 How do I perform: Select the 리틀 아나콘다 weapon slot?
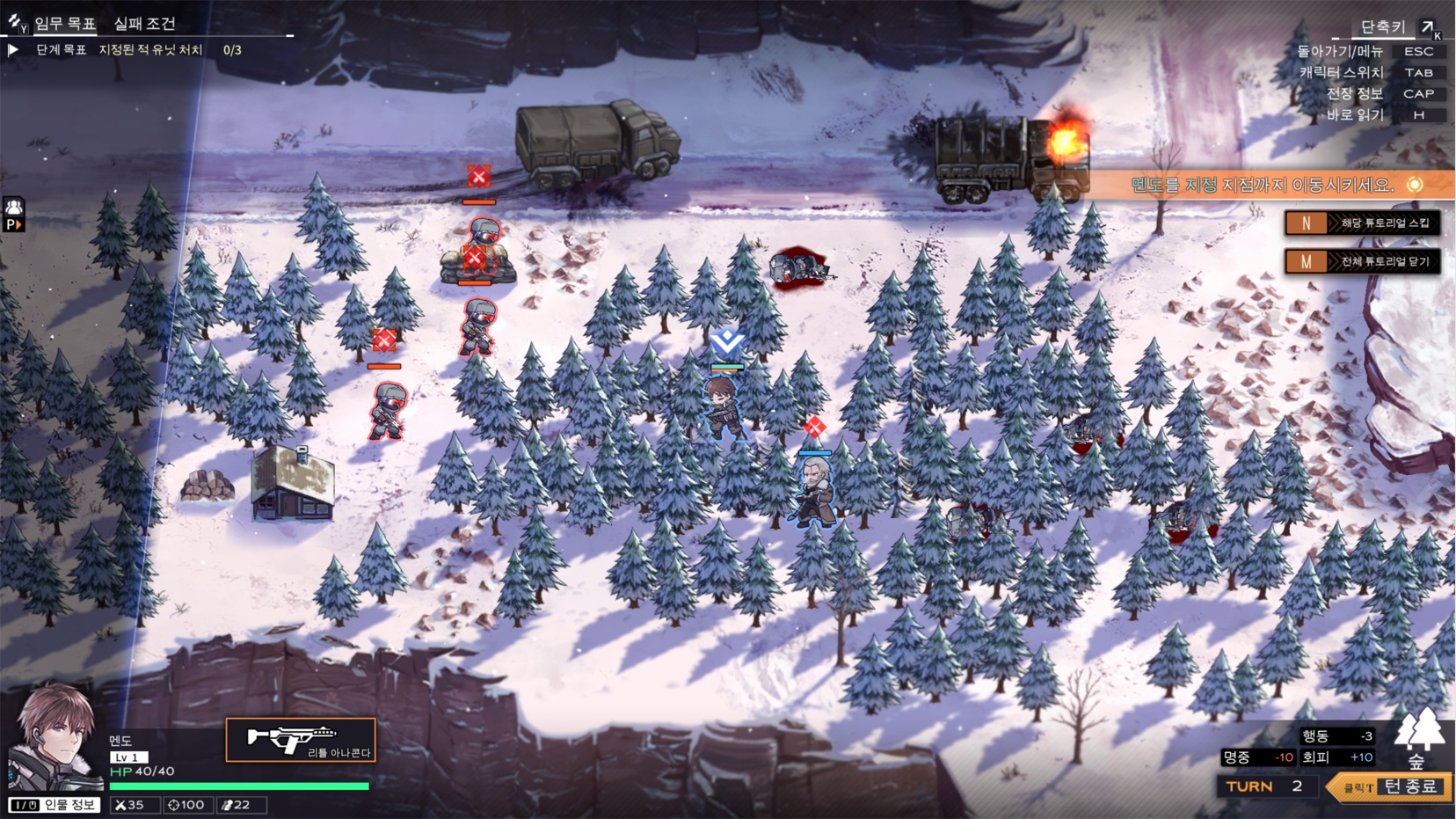[301, 740]
